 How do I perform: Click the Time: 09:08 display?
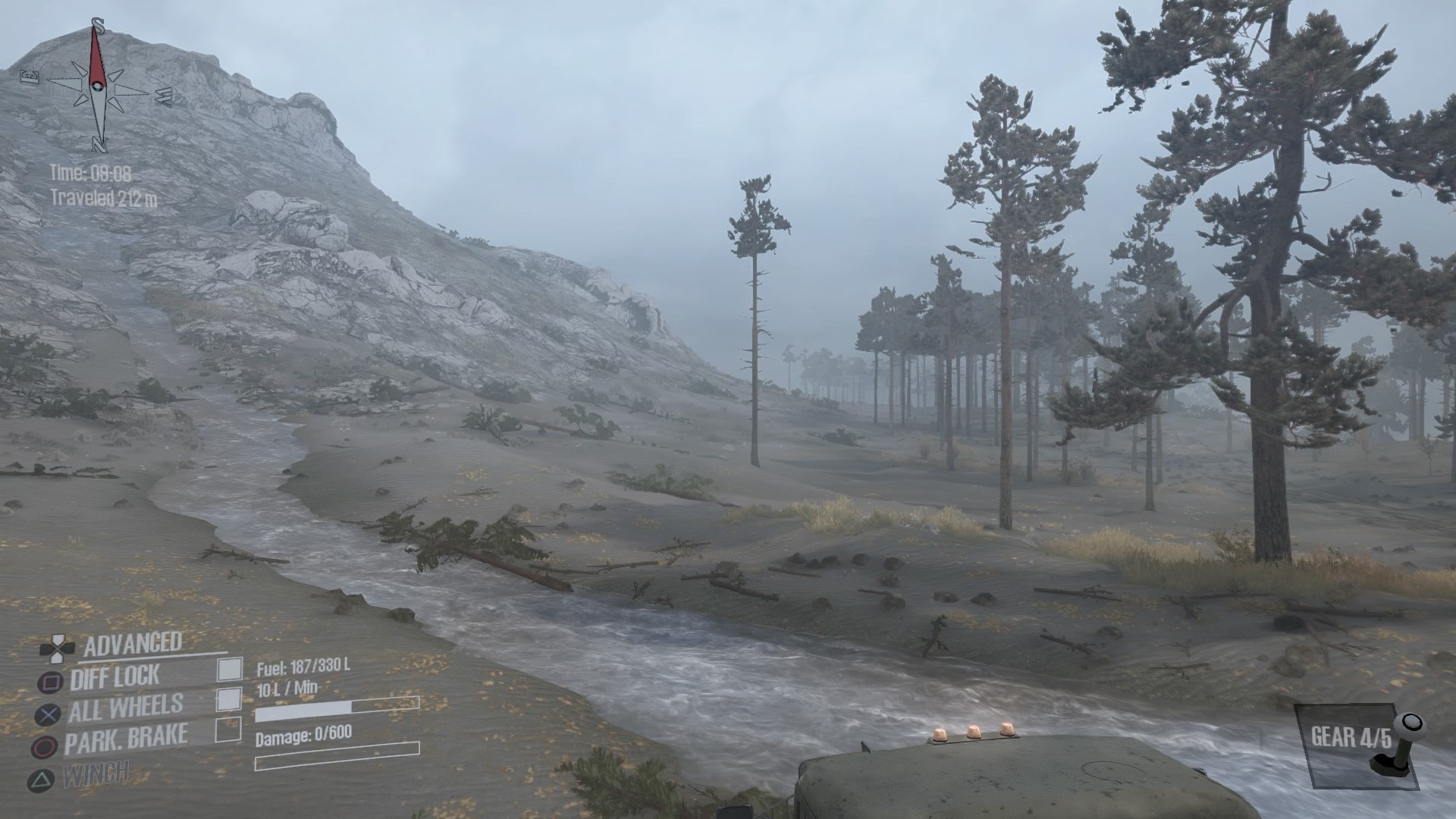tap(89, 173)
